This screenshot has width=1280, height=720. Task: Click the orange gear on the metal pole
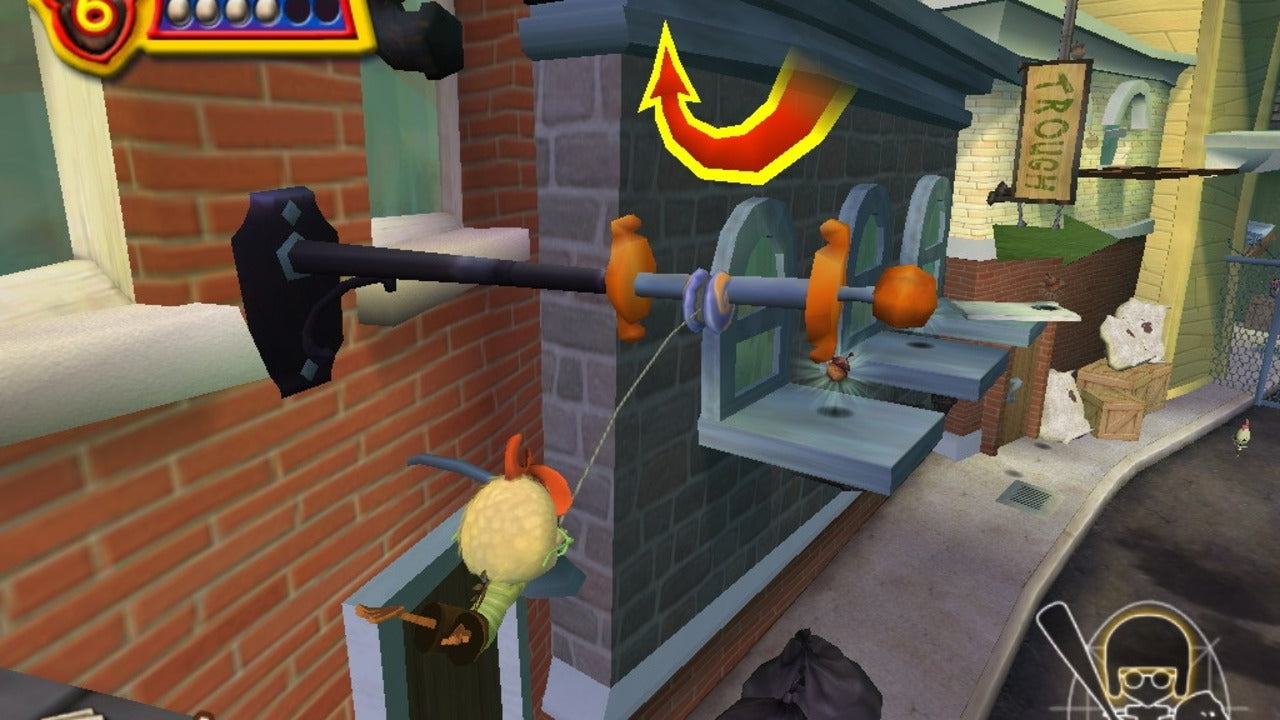point(632,270)
